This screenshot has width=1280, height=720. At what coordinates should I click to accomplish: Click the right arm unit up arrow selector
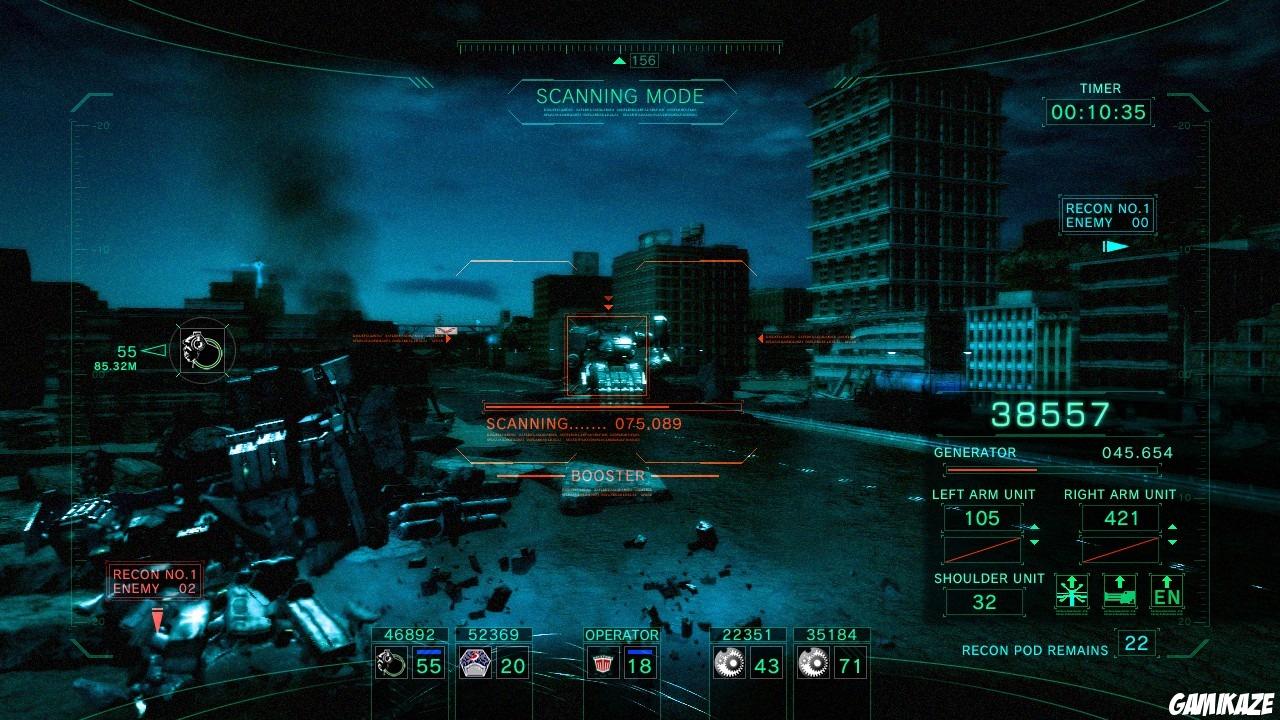click(x=1172, y=527)
